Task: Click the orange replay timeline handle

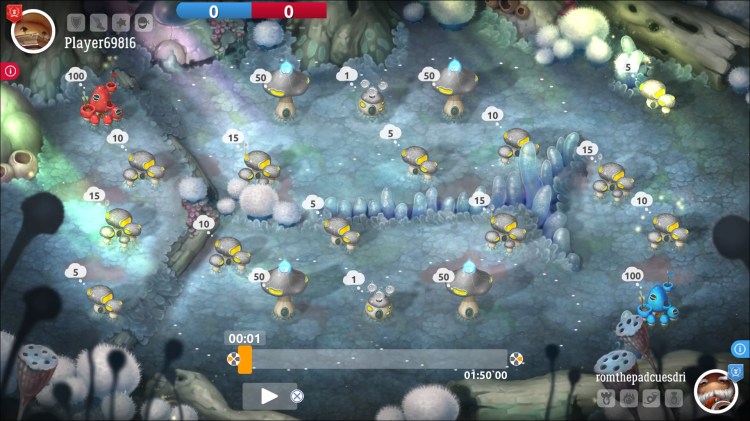Action: coord(245,359)
